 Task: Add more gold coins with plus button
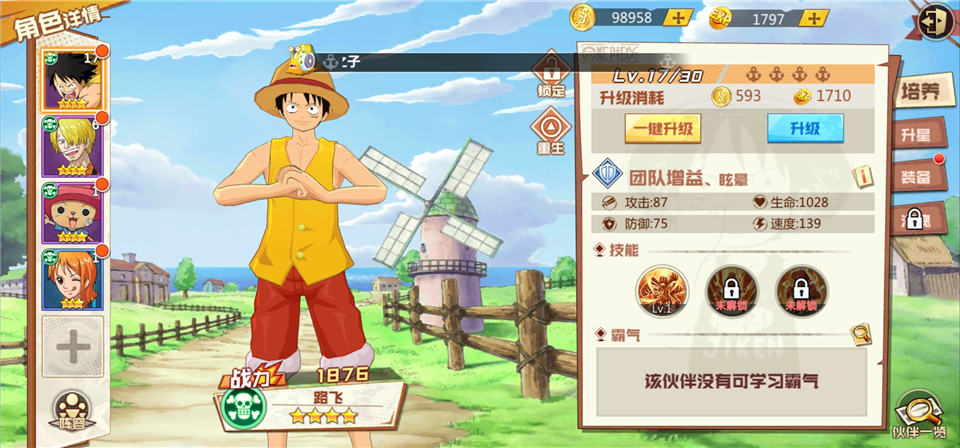(x=679, y=17)
